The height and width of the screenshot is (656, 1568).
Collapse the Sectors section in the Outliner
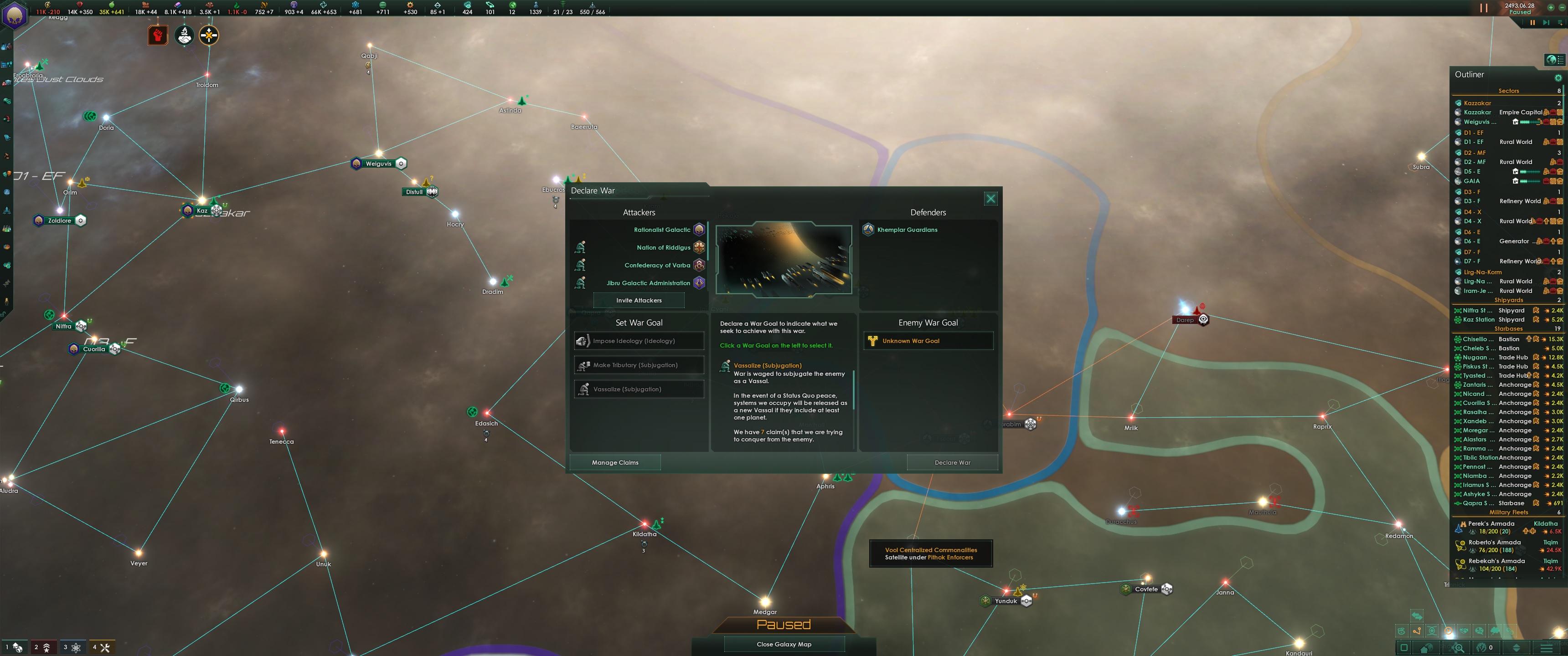coord(1508,90)
